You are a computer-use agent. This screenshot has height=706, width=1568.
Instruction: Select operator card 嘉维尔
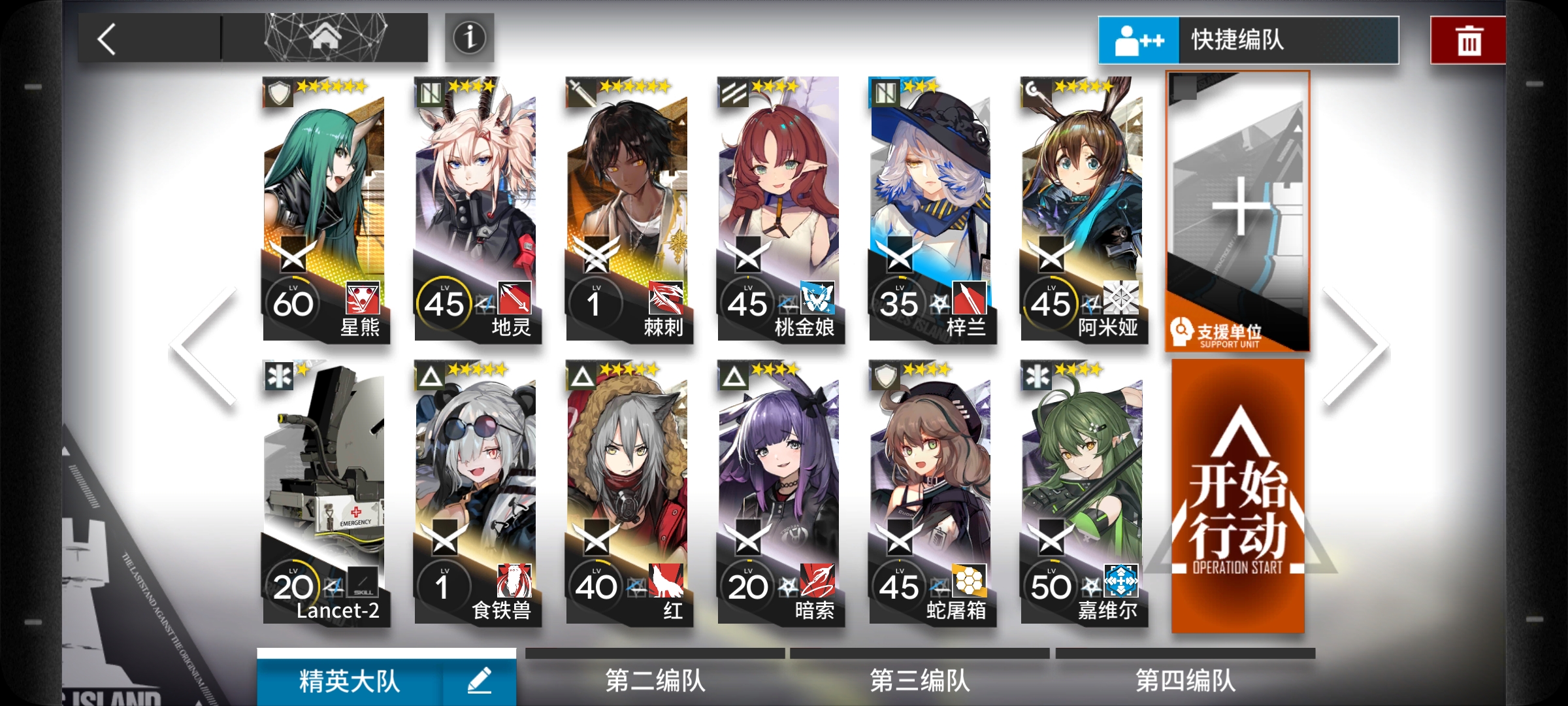1083,494
